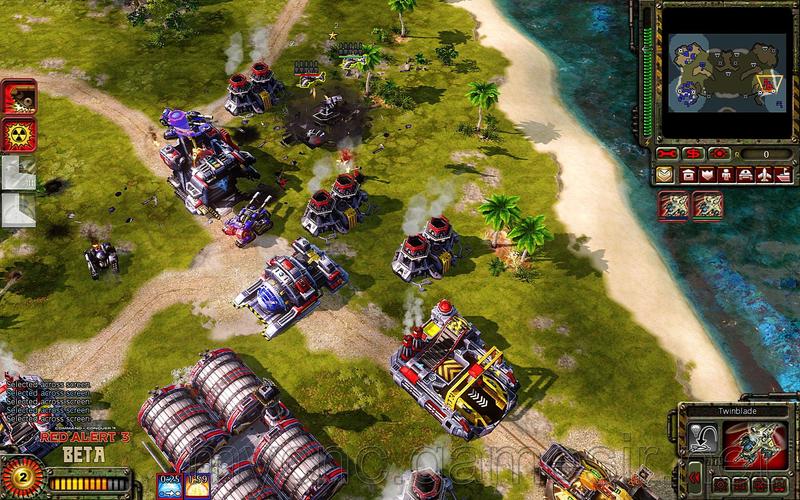Viewport: 800px width, 500px height.
Task: Select the sun countdown timer icon
Action: click(196, 484)
